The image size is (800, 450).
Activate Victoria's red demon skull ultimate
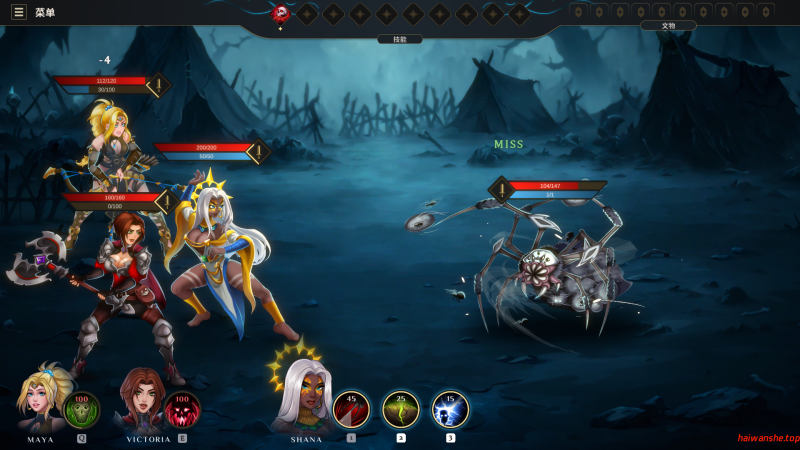(182, 408)
